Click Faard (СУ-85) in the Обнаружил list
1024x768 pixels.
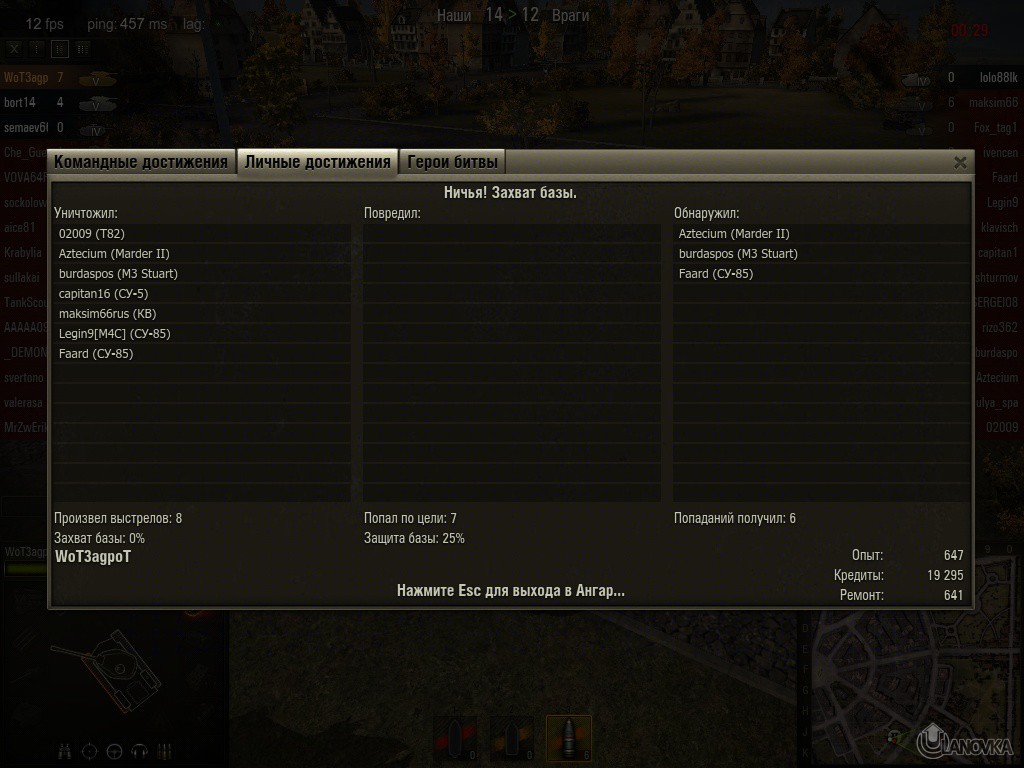point(716,274)
